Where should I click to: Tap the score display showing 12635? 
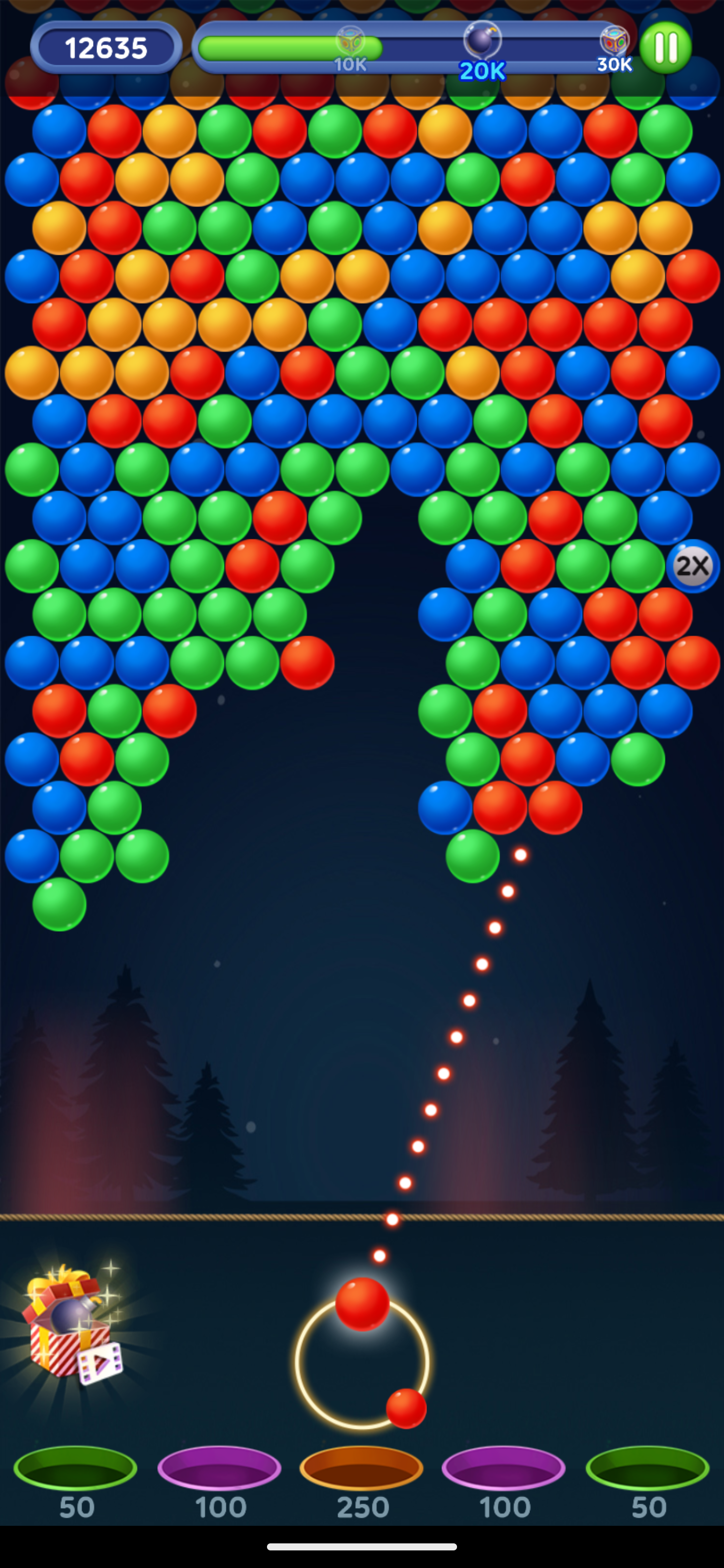click(x=107, y=46)
